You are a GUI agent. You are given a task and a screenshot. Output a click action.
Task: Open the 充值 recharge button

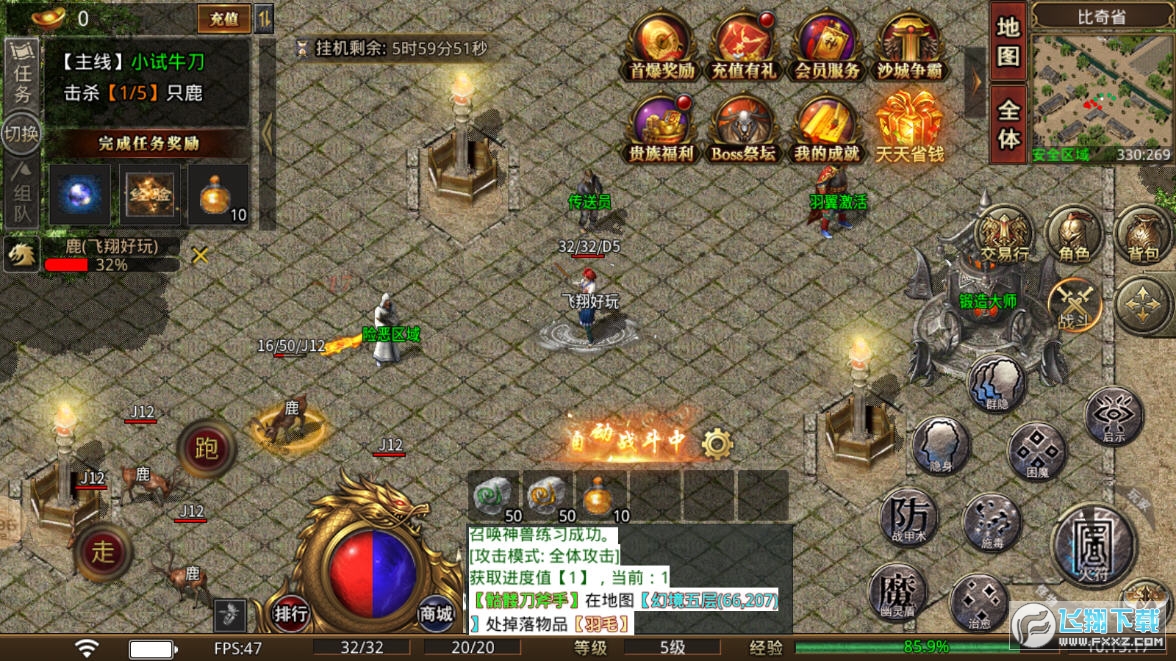click(224, 18)
